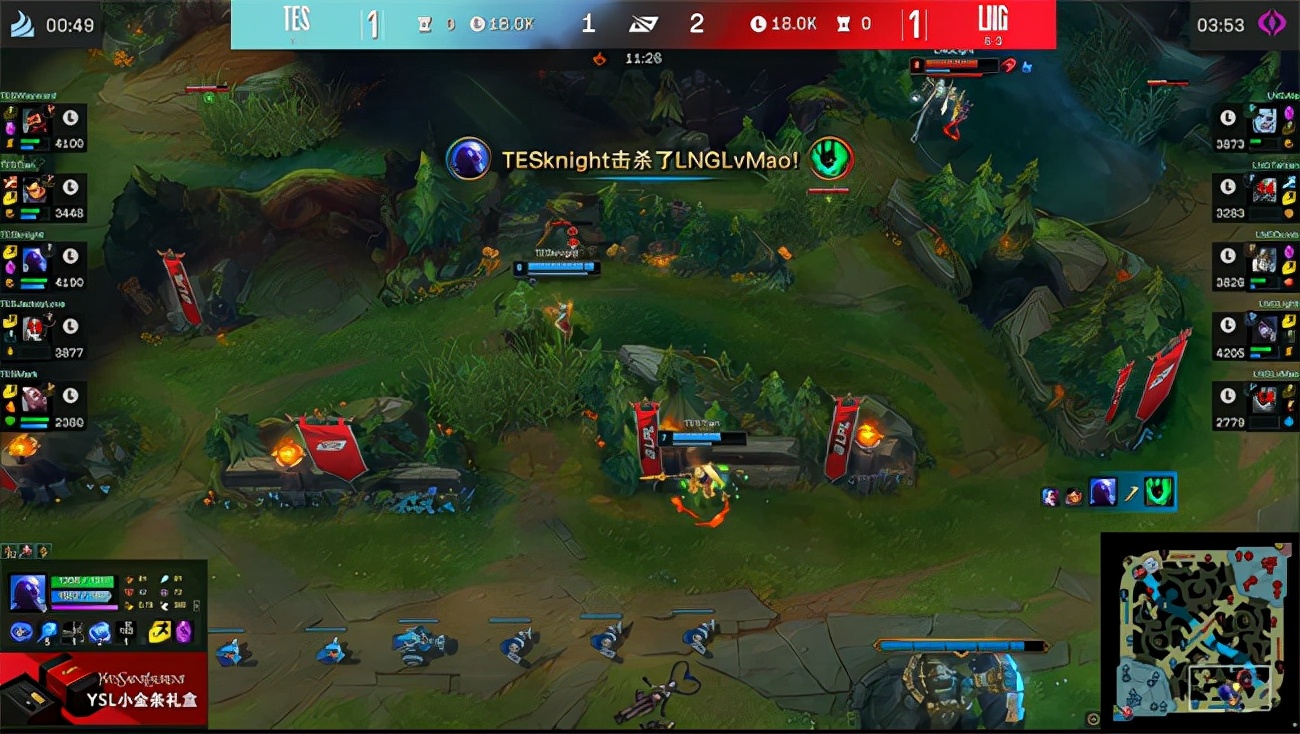Click the kill announcement text TESknight击杀了LNGLvMao
This screenshot has width=1300, height=734.
pyautogui.click(x=648, y=160)
